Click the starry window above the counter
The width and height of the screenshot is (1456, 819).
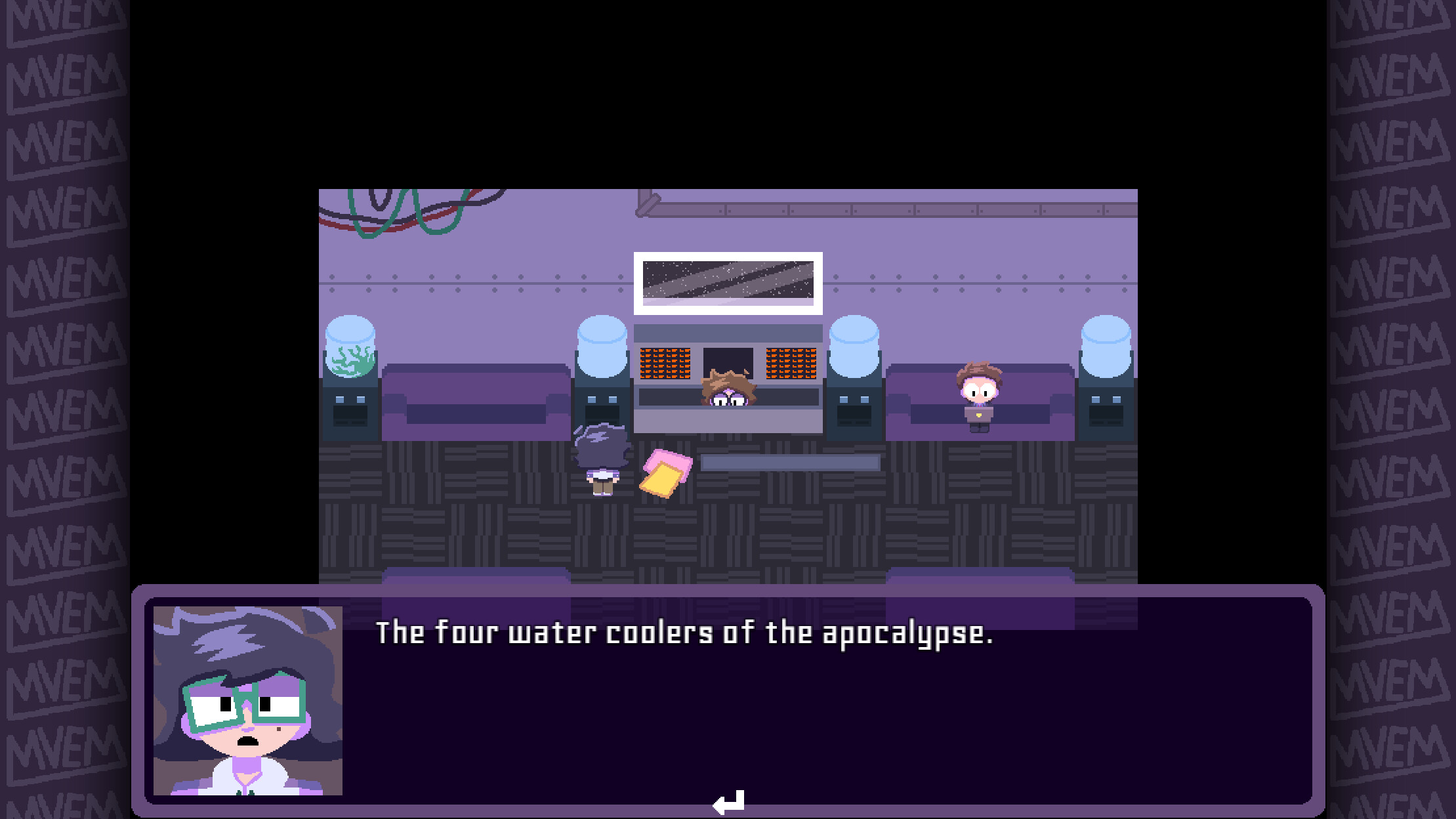pyautogui.click(x=727, y=282)
